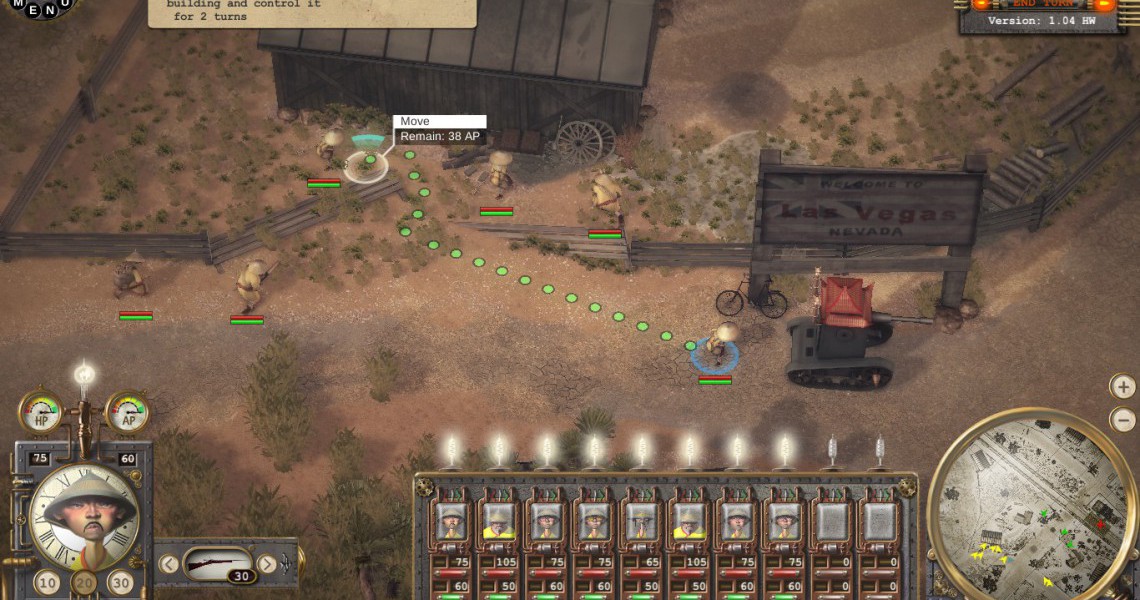
Task: Zoom in with the plus button
Action: coord(1123,387)
